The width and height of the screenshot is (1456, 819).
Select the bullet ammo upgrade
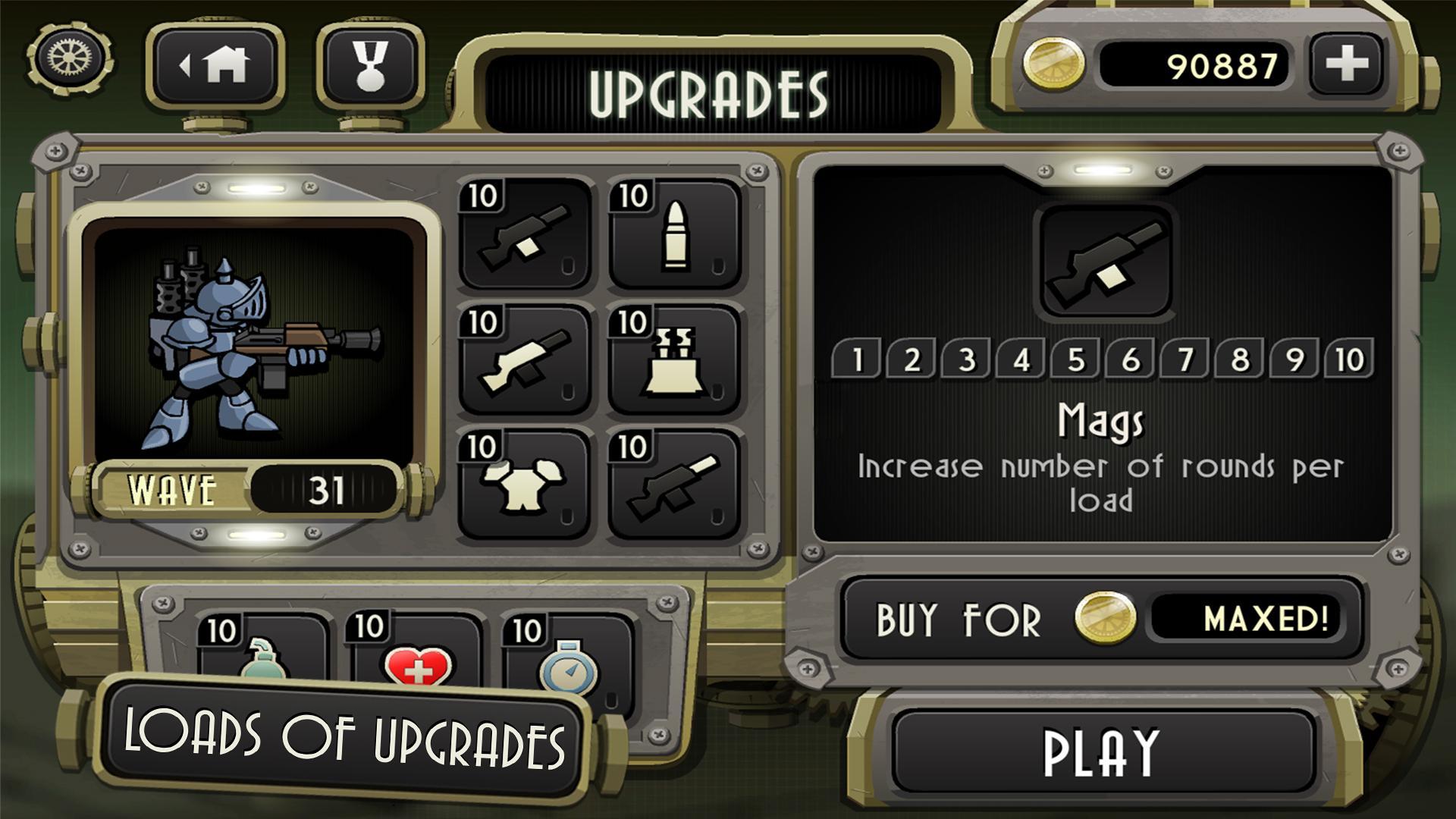click(x=674, y=235)
